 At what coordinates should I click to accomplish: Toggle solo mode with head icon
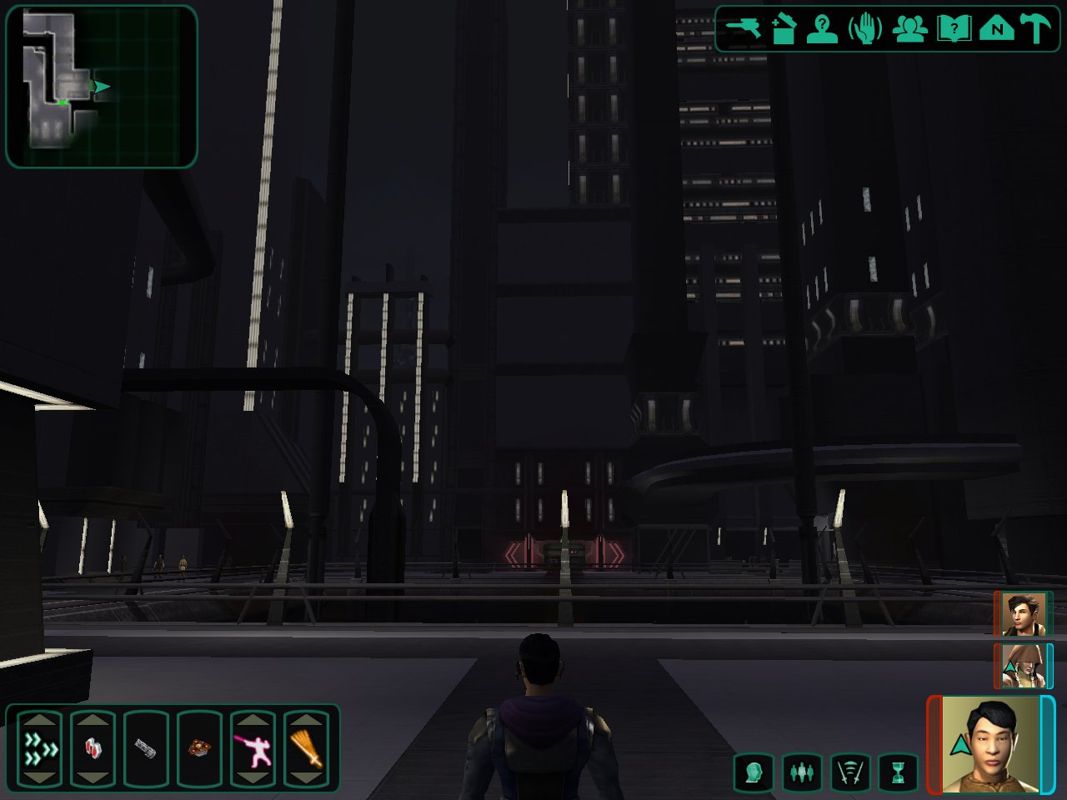pyautogui.click(x=753, y=772)
